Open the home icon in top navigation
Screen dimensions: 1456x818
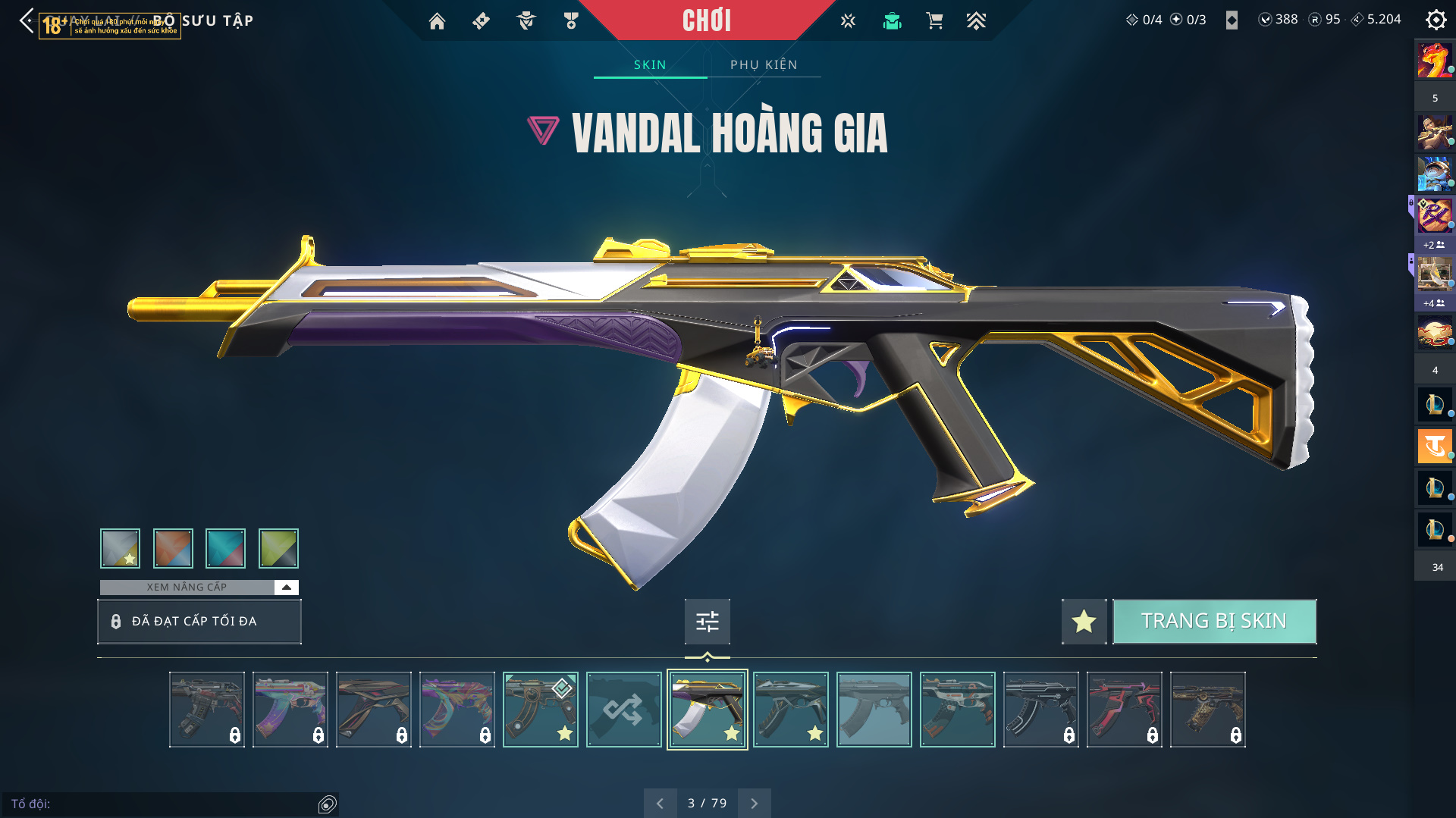pos(437,20)
